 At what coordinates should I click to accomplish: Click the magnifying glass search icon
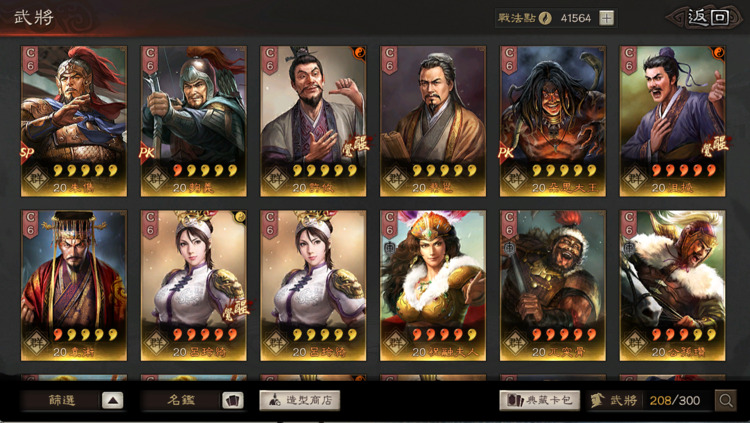coord(727,400)
